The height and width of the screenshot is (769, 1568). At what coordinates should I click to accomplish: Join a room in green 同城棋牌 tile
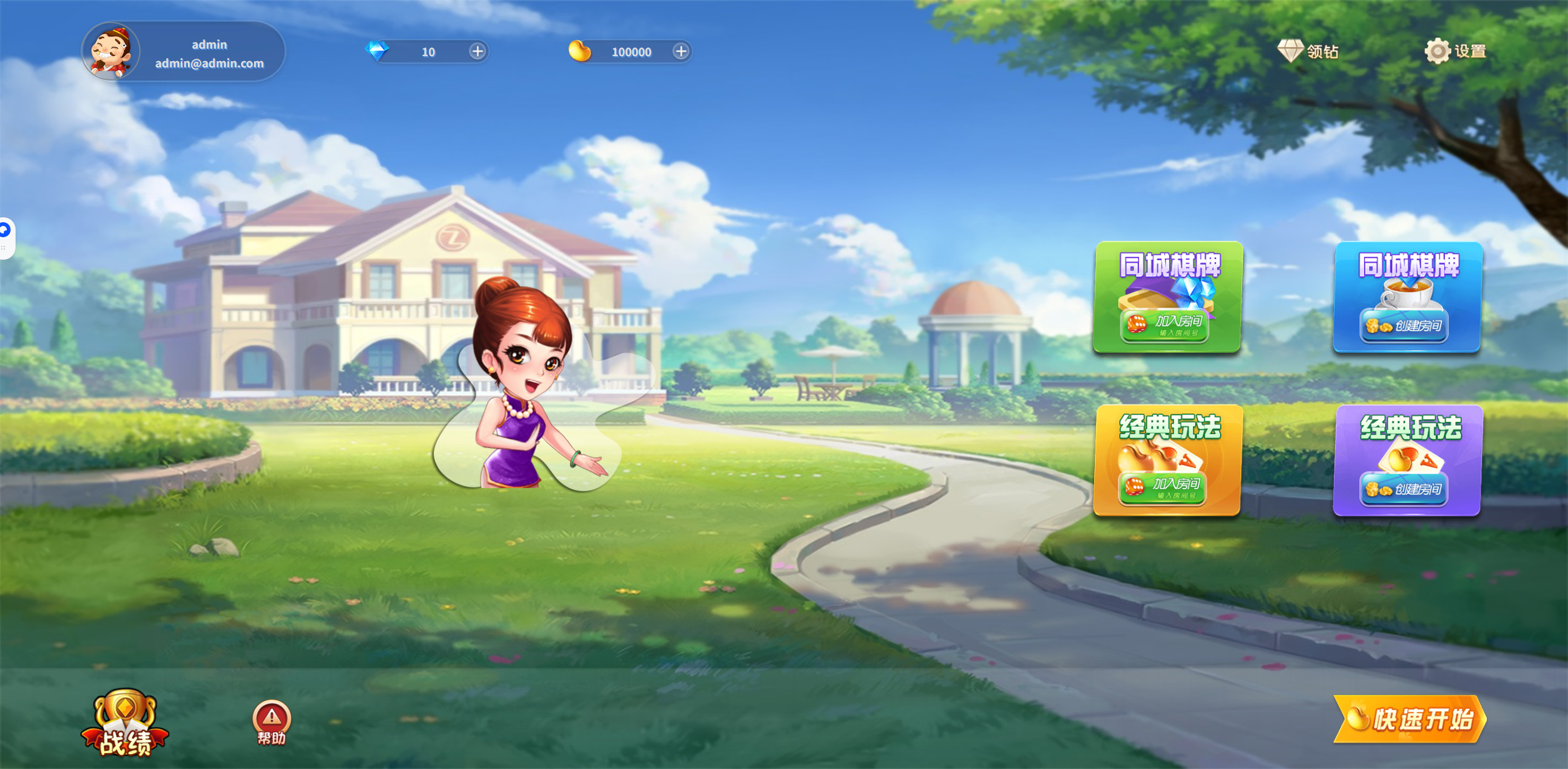click(1165, 325)
